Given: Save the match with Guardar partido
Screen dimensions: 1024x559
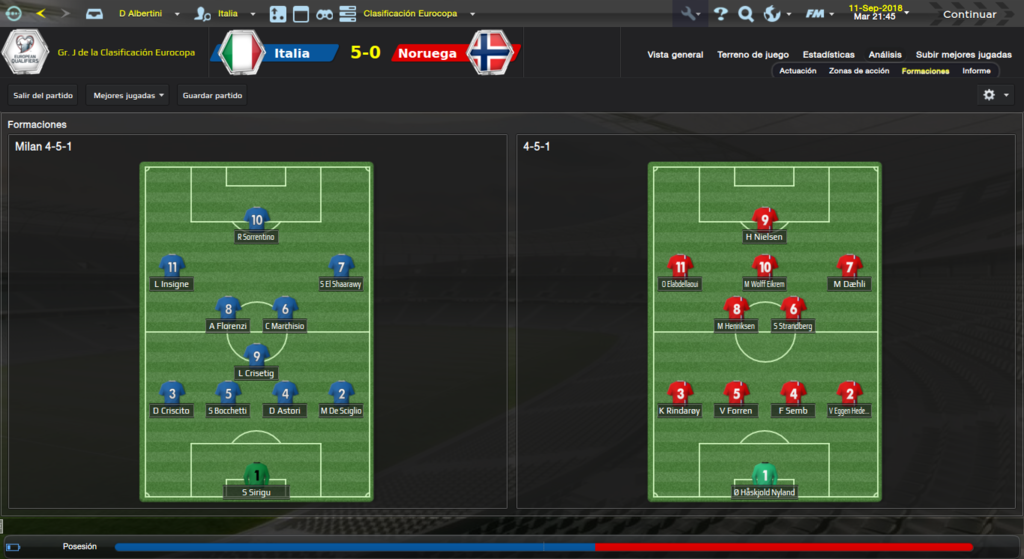Looking at the screenshot, I should tap(213, 95).
